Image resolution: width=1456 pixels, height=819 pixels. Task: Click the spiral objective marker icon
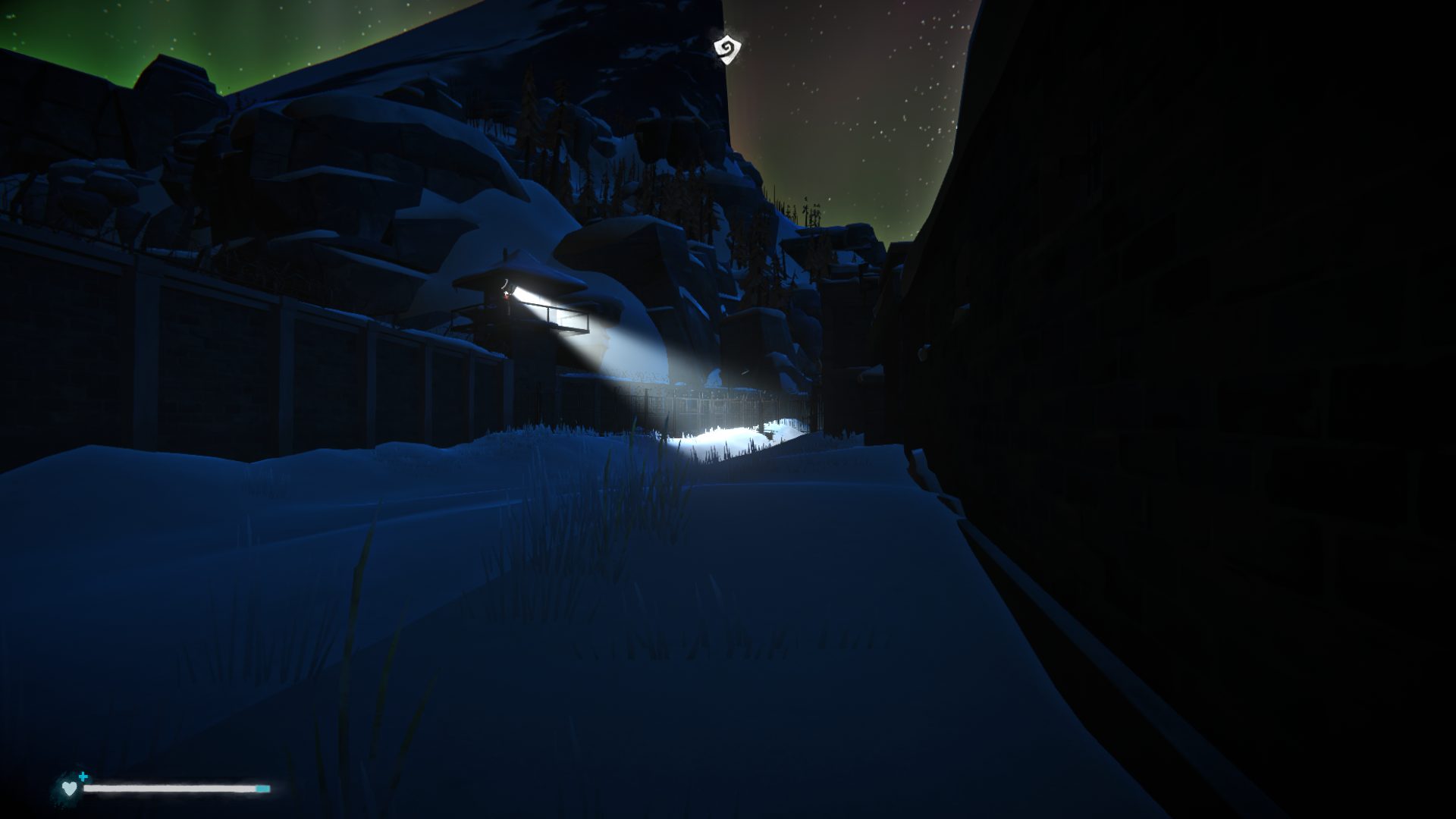726,48
